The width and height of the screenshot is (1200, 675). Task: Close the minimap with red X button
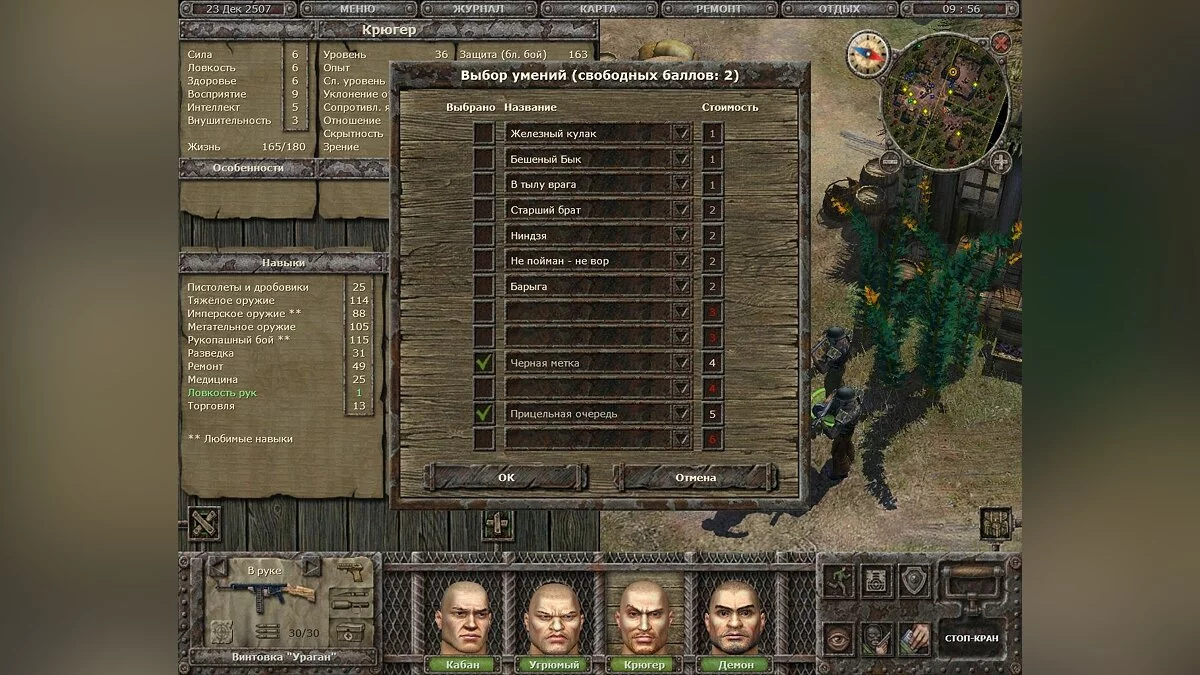tap(1000, 43)
